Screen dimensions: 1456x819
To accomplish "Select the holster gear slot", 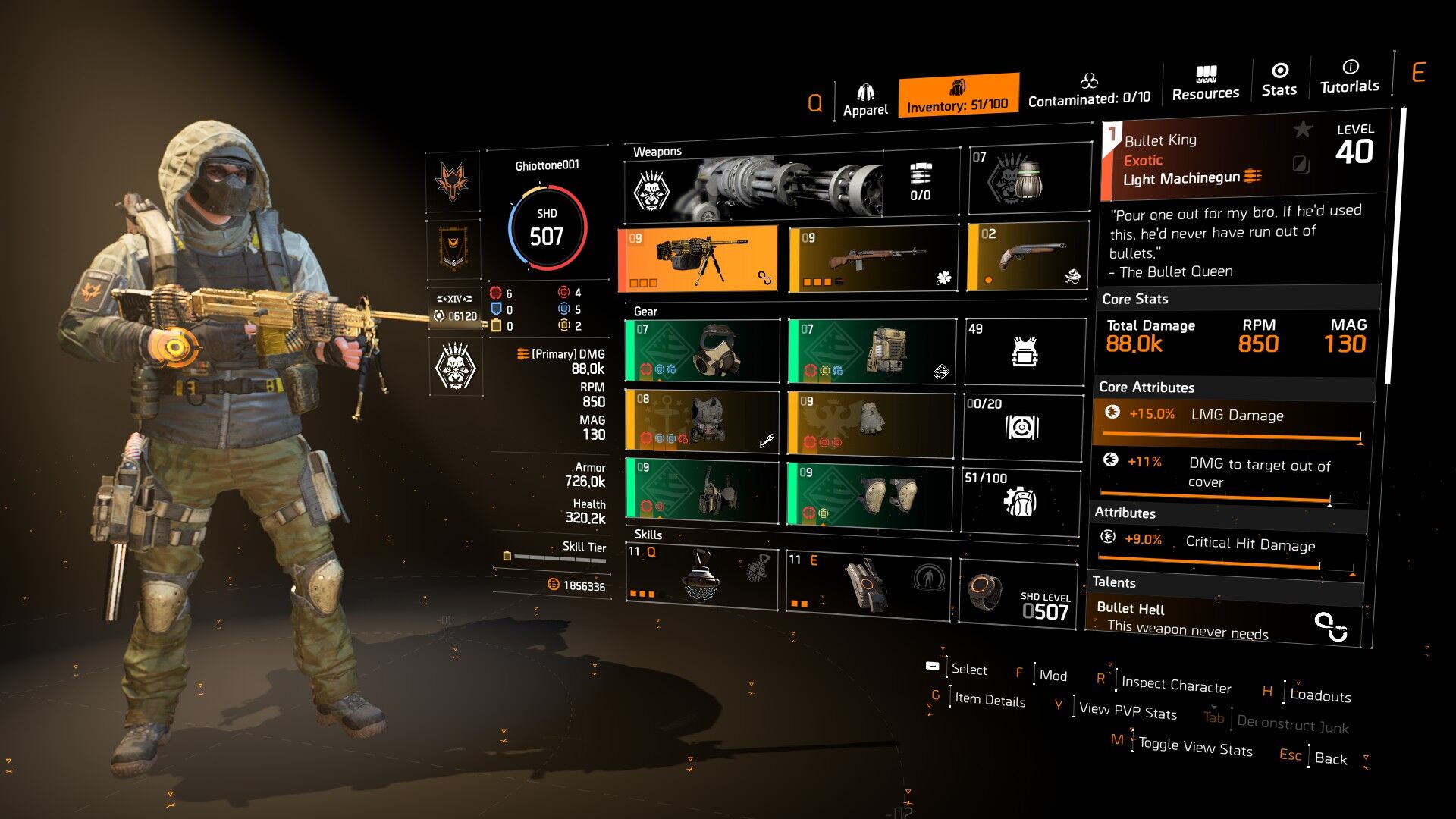I will (701, 491).
